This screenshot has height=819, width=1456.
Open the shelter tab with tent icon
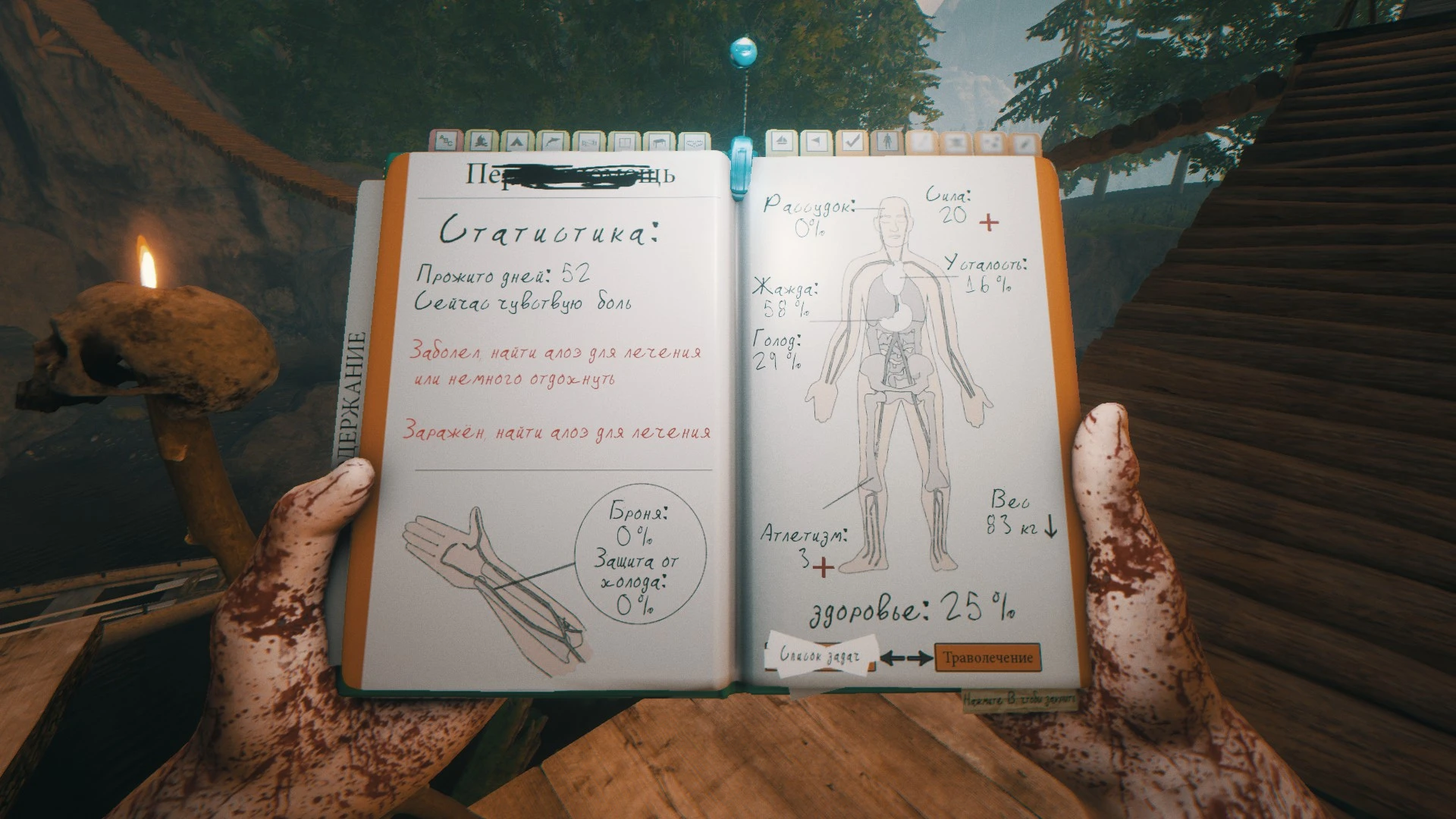[x=517, y=141]
